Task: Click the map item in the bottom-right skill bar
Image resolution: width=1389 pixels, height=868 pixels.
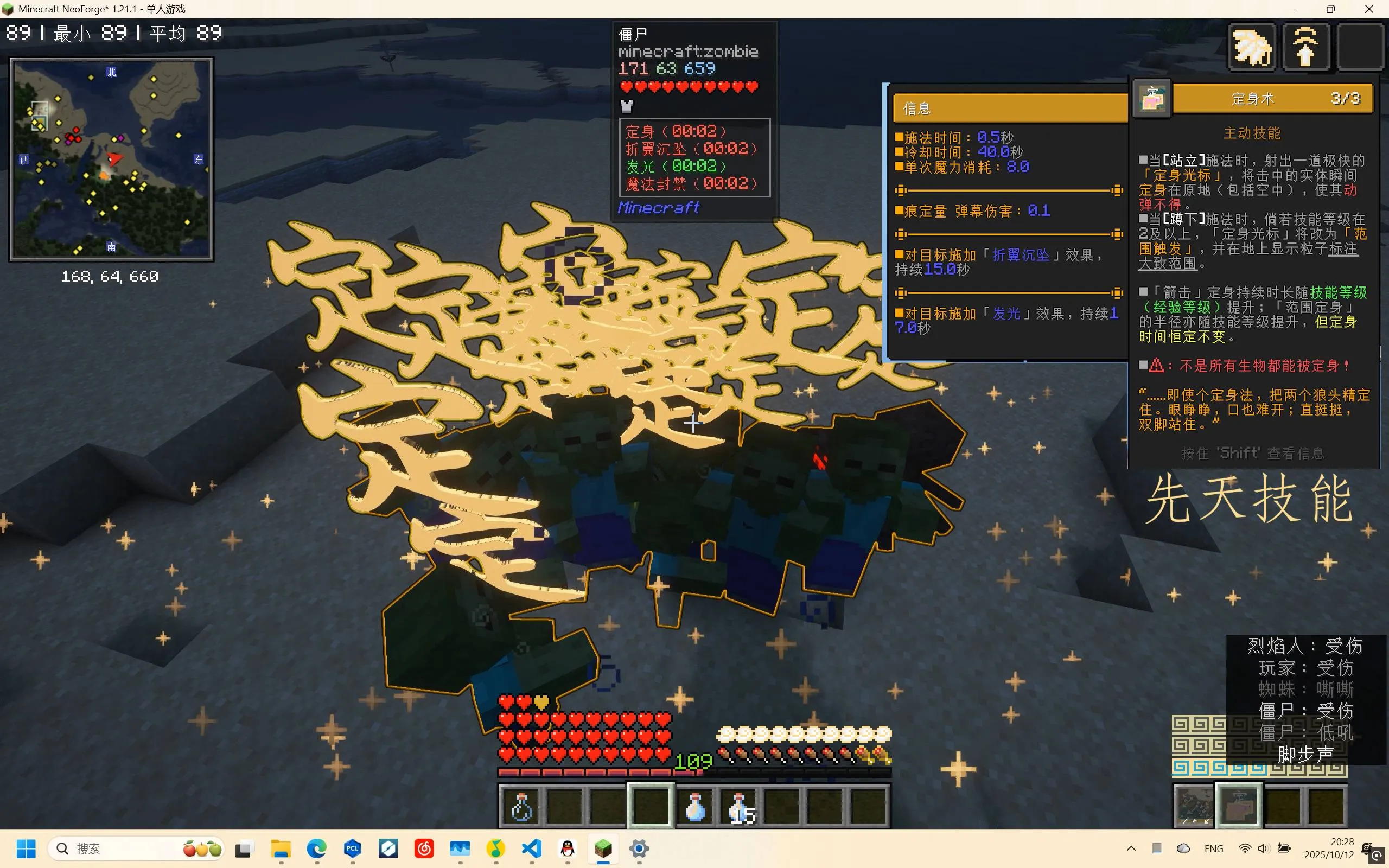Action: (x=1194, y=803)
